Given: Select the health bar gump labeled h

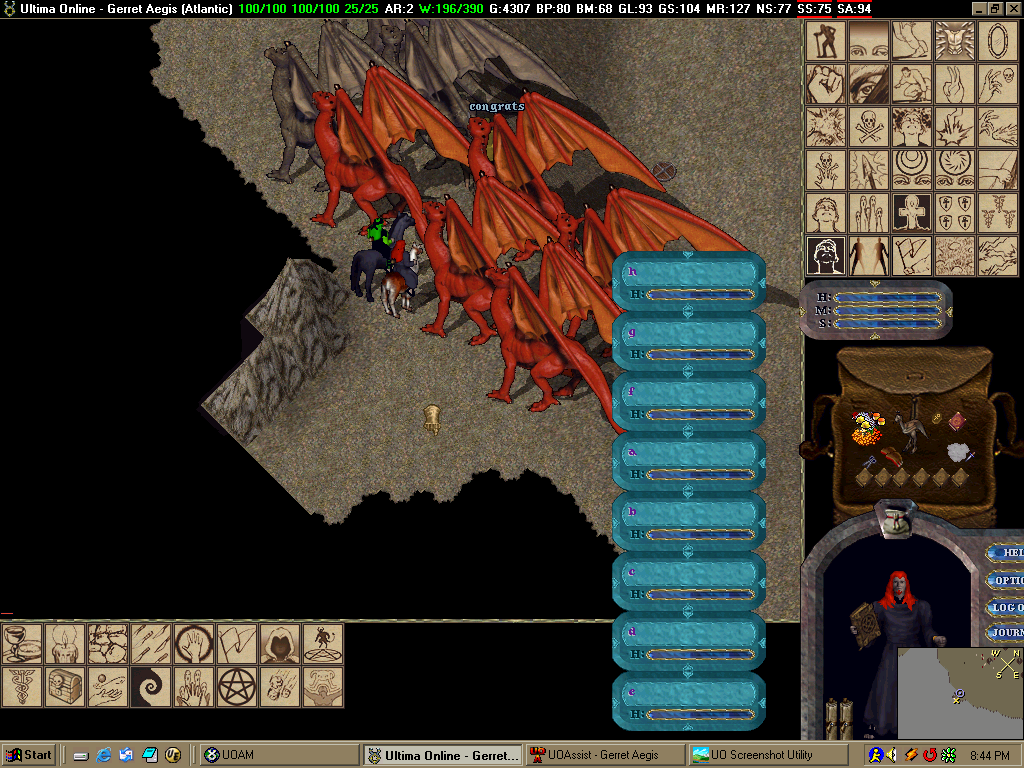Looking at the screenshot, I should 688,281.
